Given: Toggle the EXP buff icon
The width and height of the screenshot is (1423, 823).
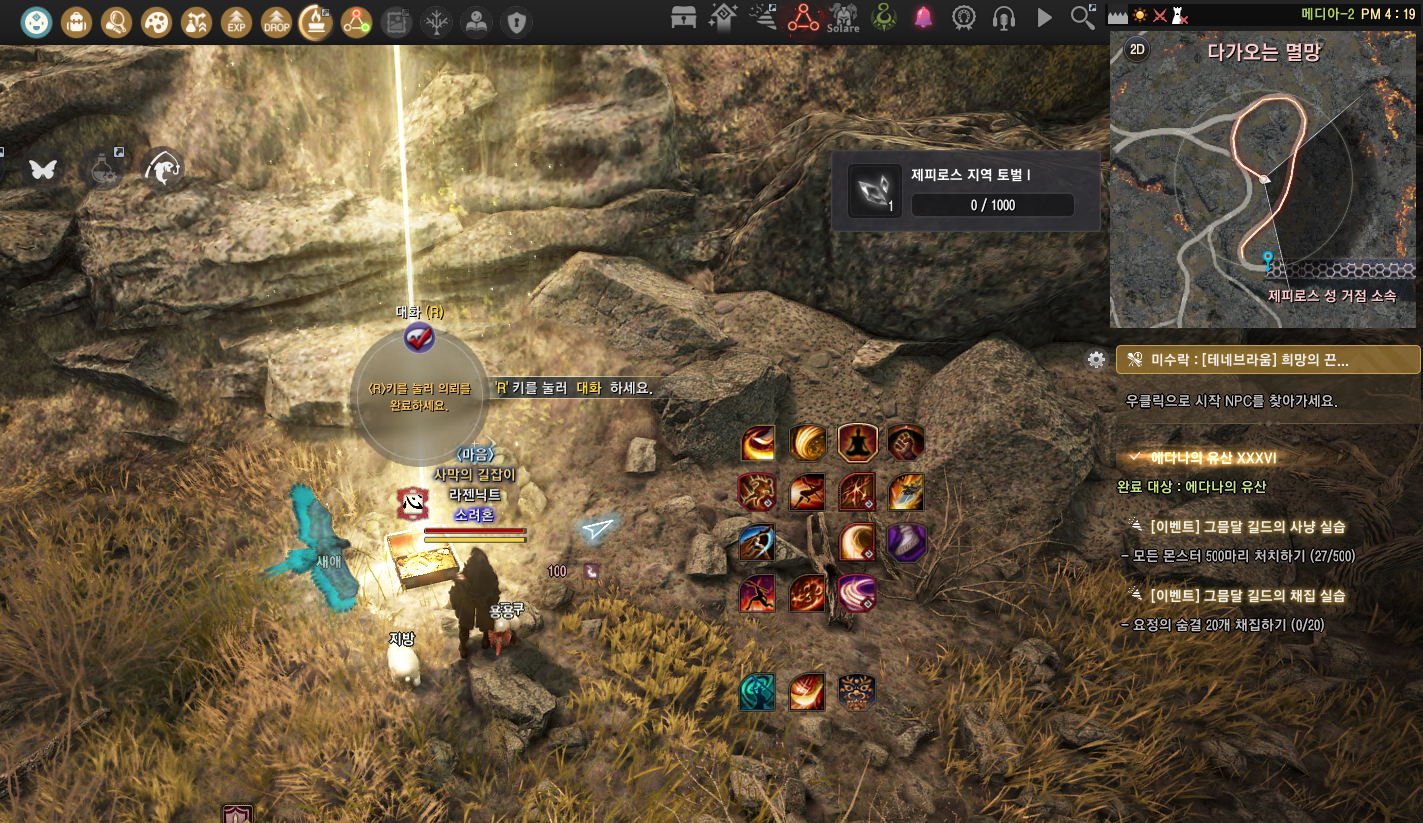Looking at the screenshot, I should point(236,20).
